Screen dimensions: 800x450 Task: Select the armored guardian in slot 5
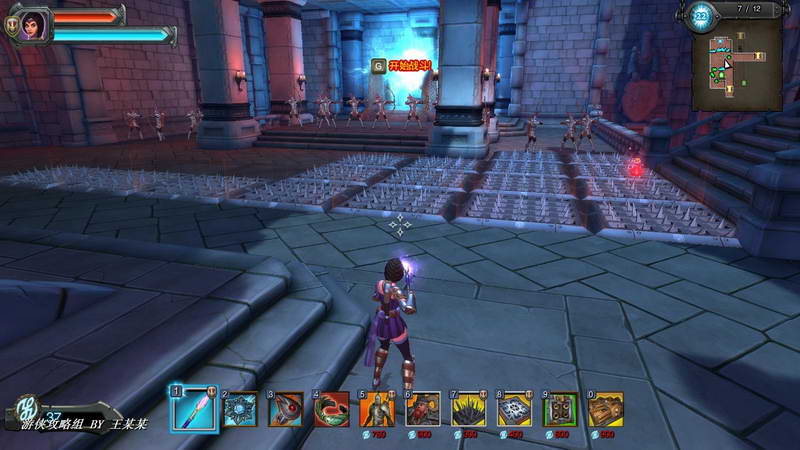coord(378,409)
